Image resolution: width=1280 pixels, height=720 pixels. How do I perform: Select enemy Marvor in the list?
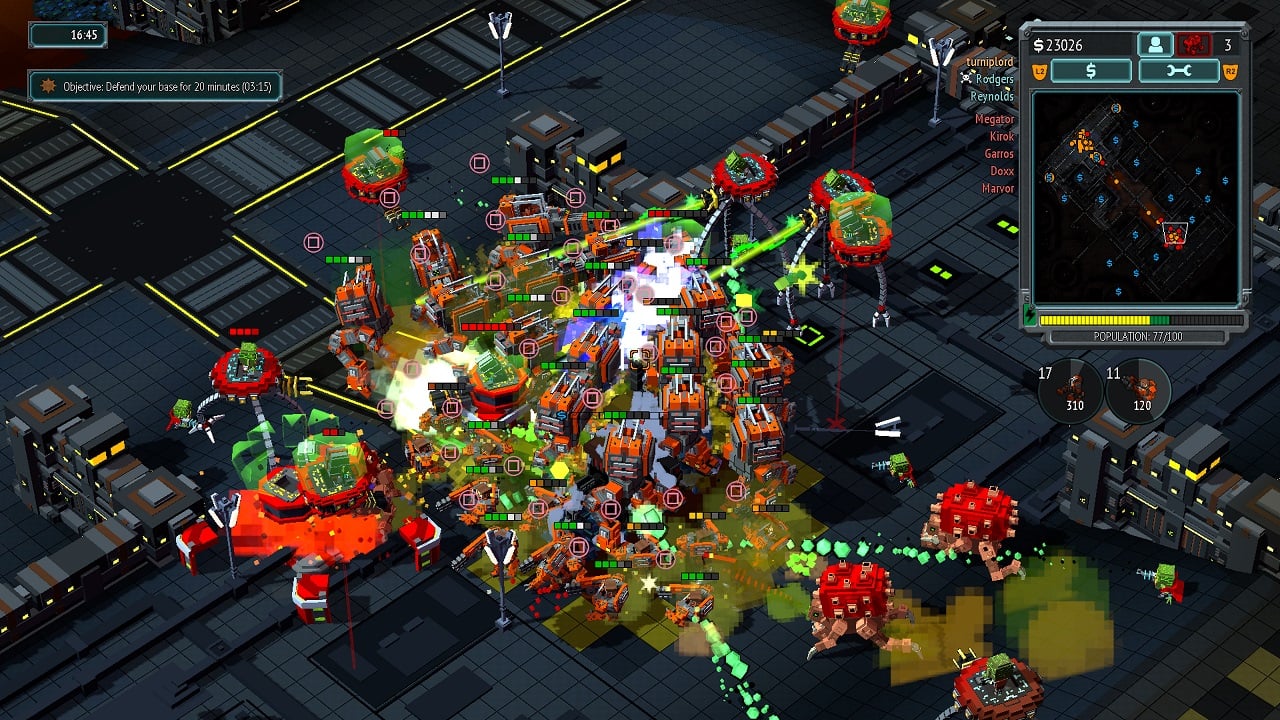click(998, 188)
